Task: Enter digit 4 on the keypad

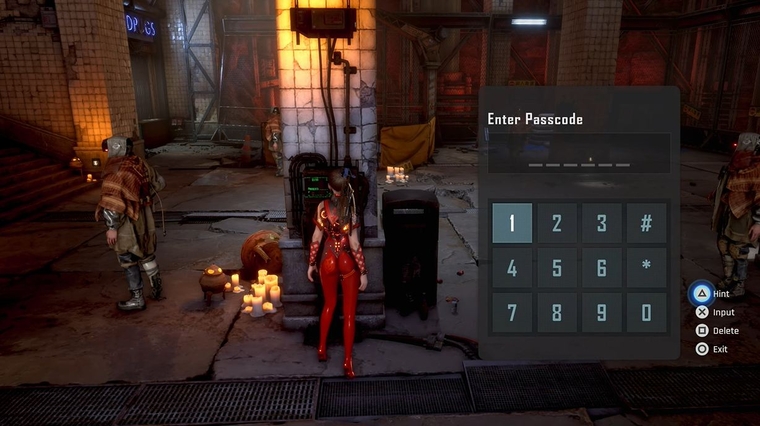Action: [512, 268]
